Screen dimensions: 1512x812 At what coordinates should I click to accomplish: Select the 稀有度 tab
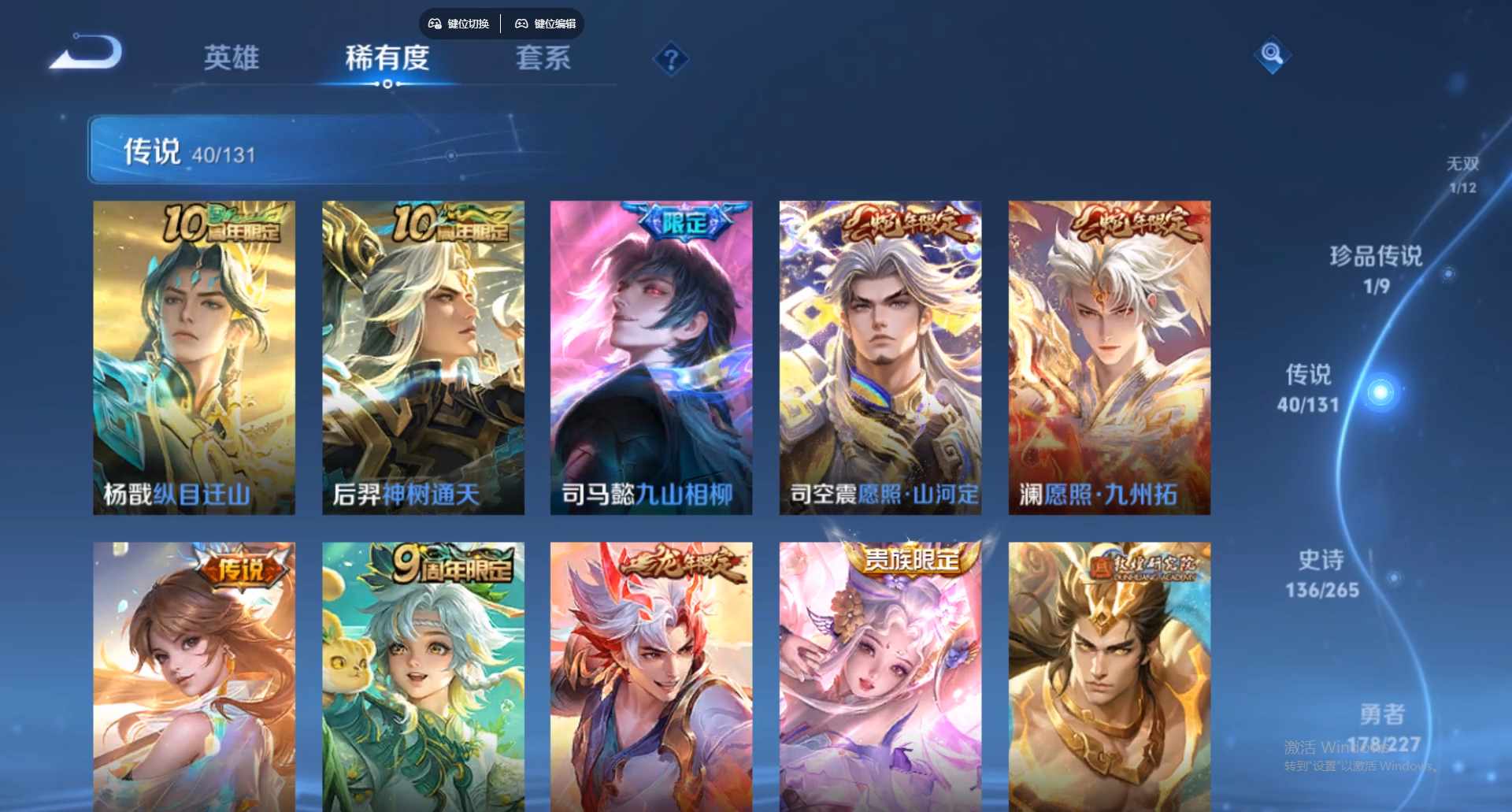point(387,59)
